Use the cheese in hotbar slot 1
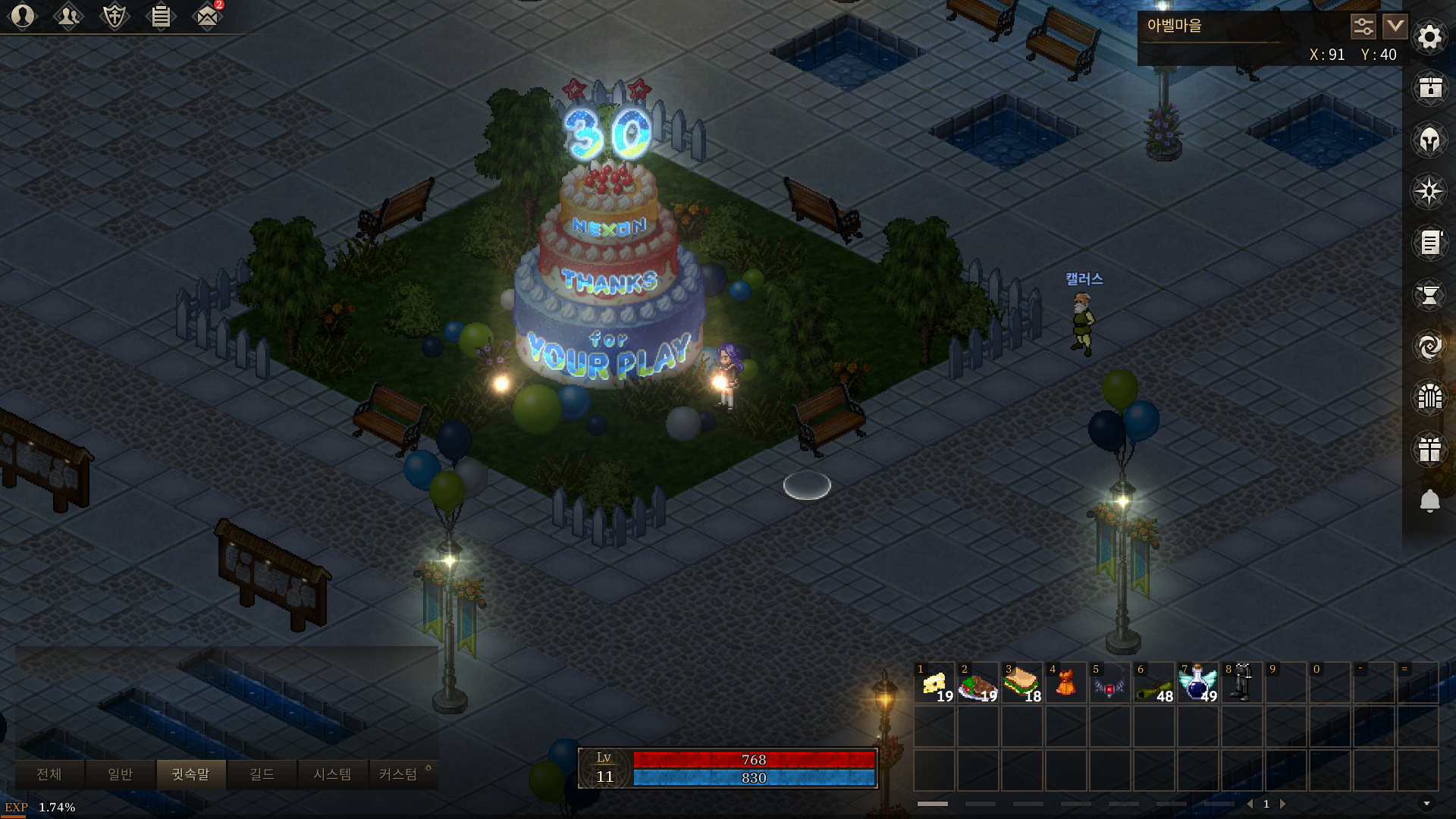 (934, 683)
